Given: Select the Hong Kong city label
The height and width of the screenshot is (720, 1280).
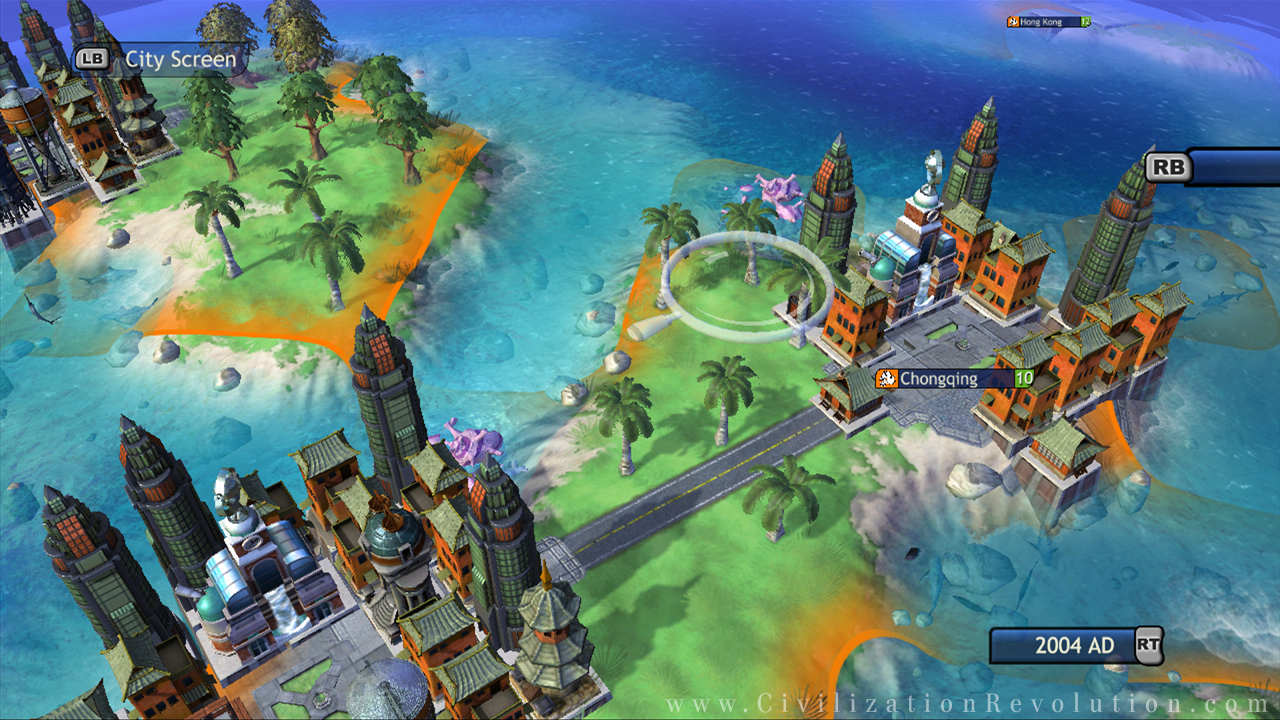Looking at the screenshot, I should click(1048, 21).
